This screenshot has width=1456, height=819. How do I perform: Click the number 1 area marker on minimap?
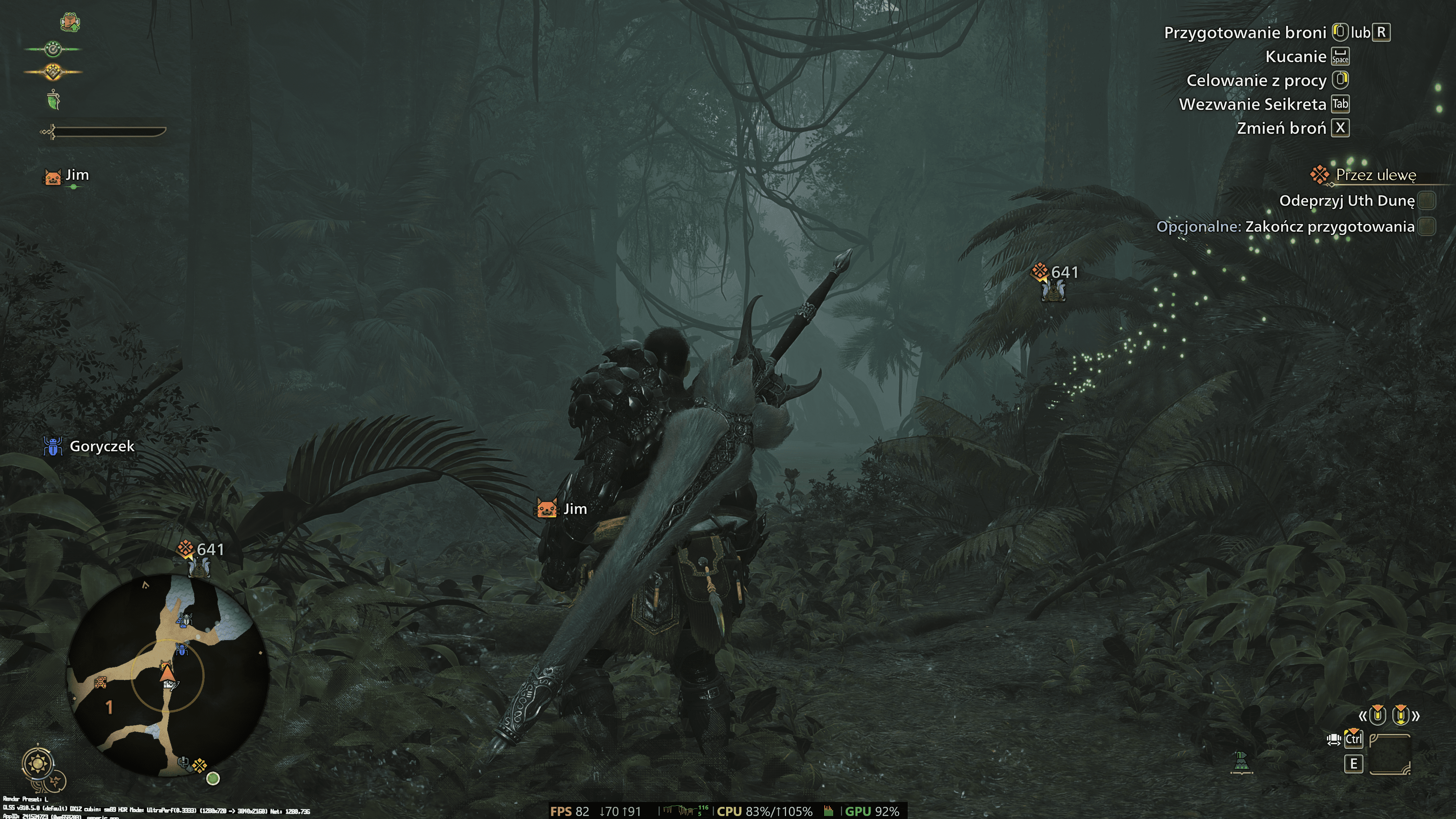click(109, 707)
